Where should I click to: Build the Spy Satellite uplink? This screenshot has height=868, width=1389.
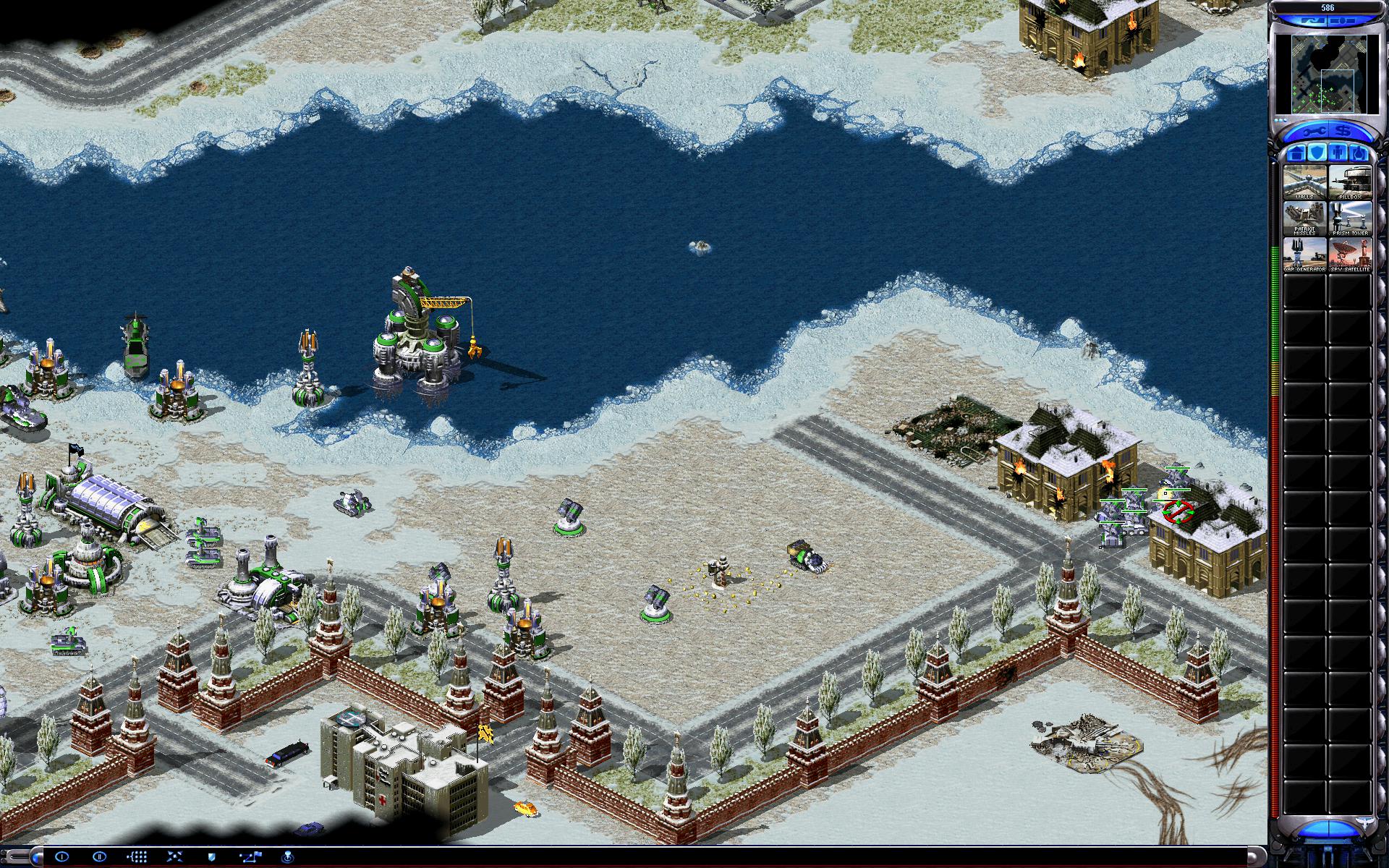pos(1350,255)
